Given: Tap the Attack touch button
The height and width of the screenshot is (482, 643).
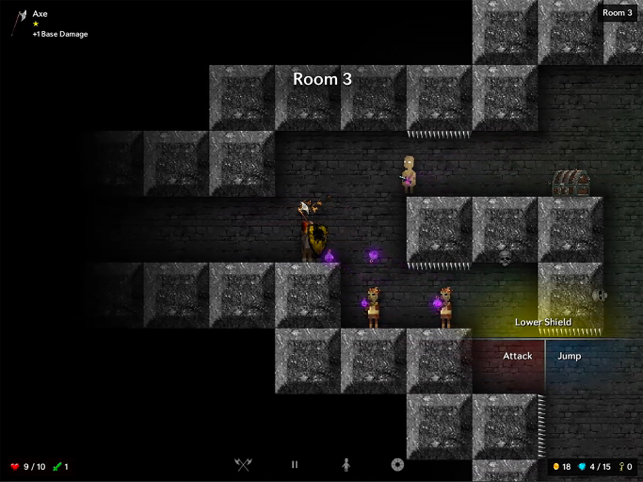Looking at the screenshot, I should [x=517, y=356].
